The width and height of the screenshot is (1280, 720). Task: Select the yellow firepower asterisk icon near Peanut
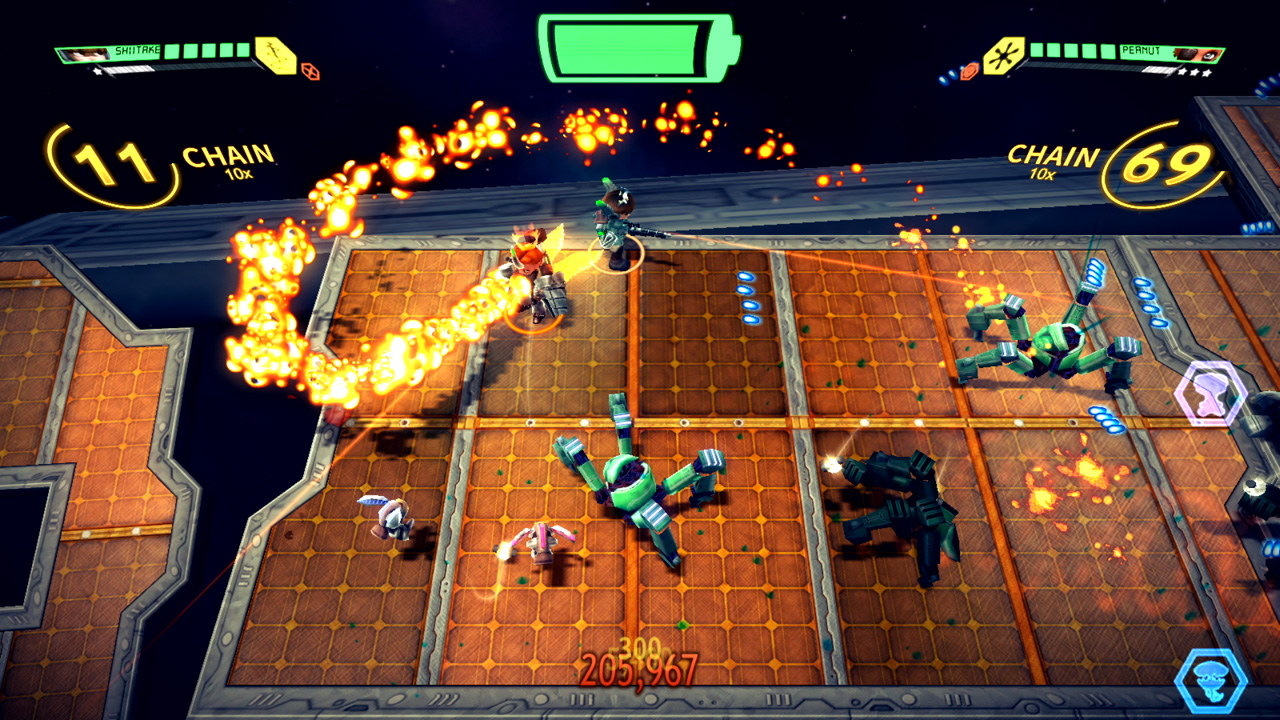pos(1003,55)
